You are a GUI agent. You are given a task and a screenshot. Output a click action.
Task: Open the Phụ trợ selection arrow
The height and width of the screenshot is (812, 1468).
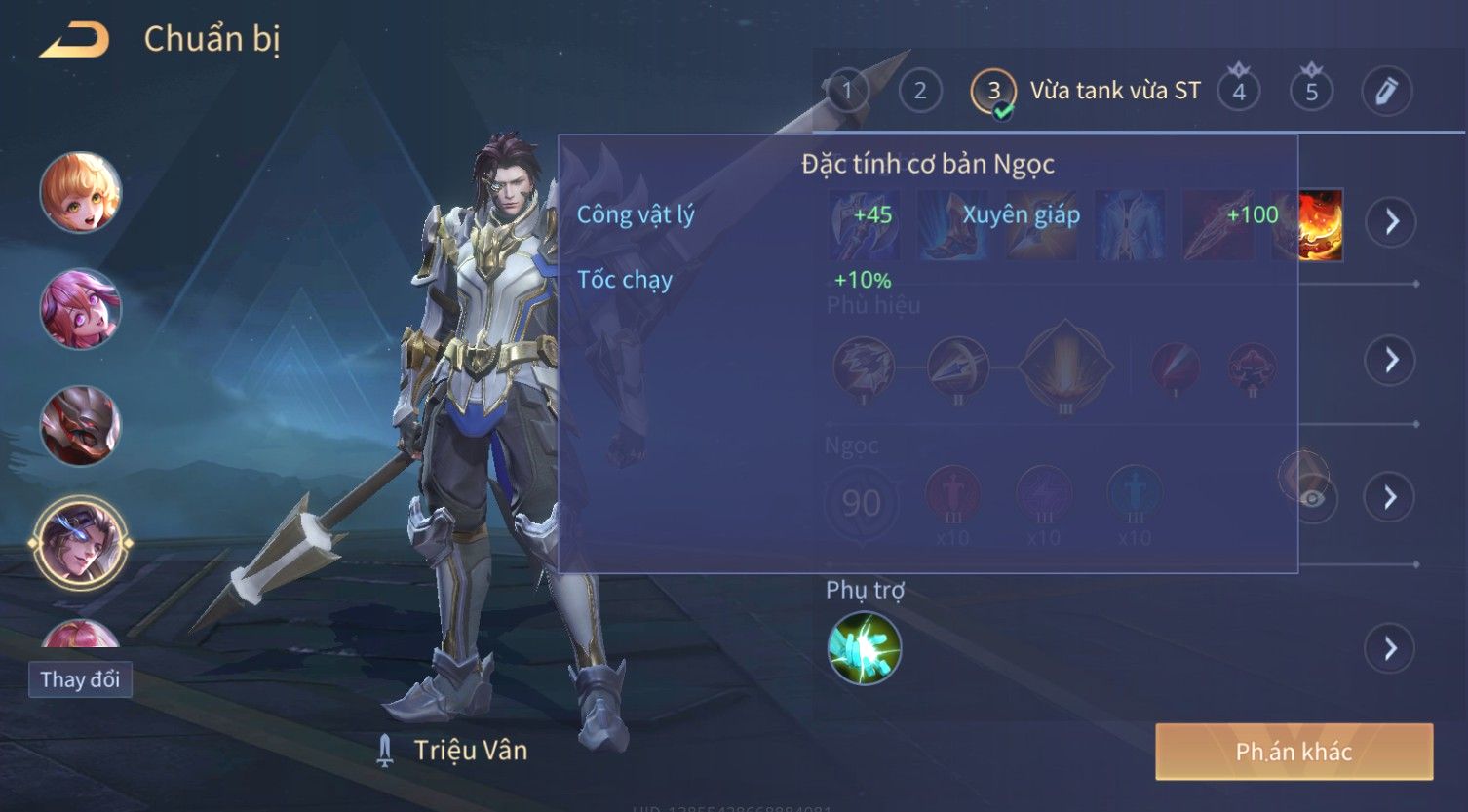[x=1390, y=648]
